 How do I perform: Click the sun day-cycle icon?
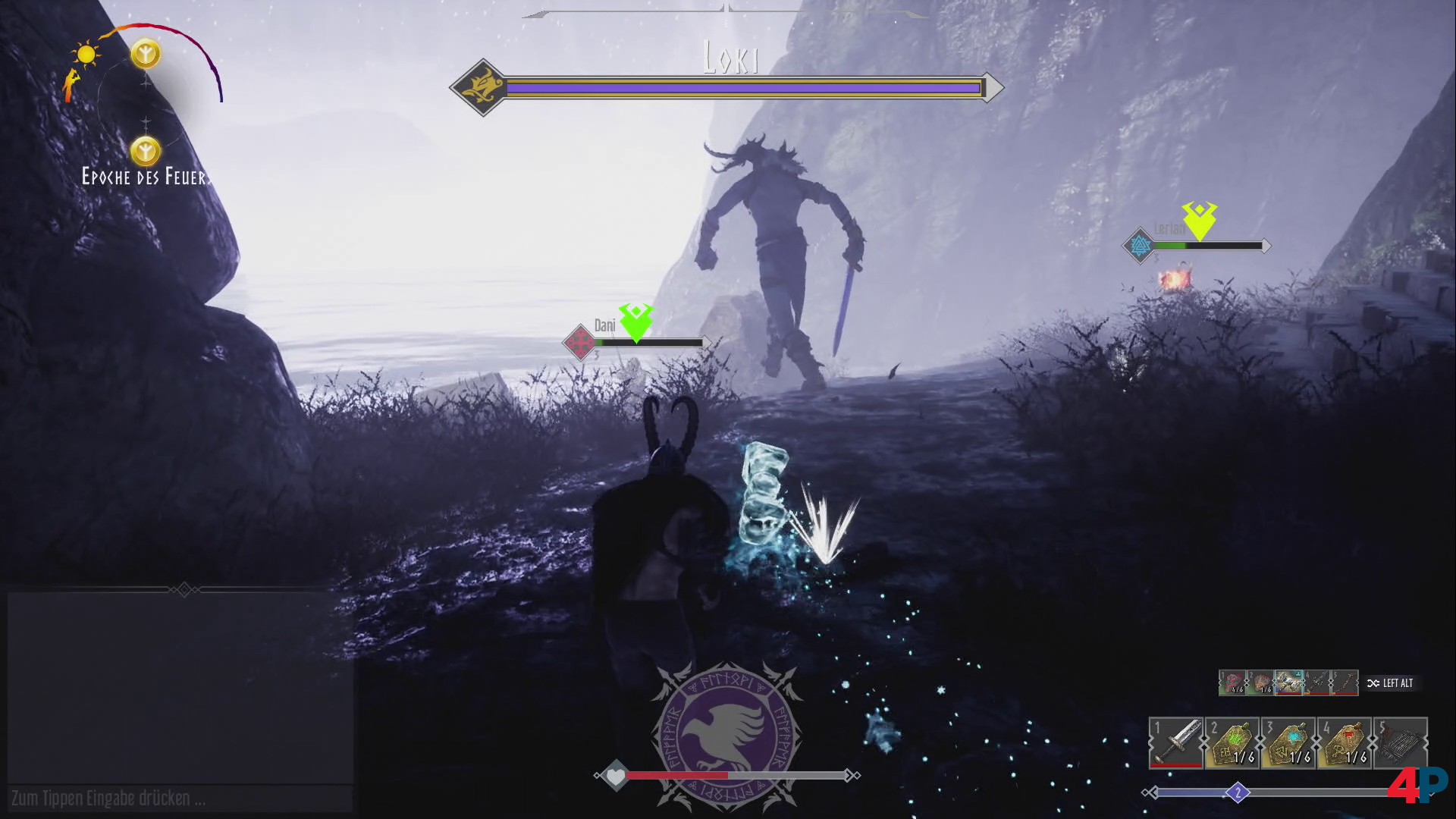point(86,55)
